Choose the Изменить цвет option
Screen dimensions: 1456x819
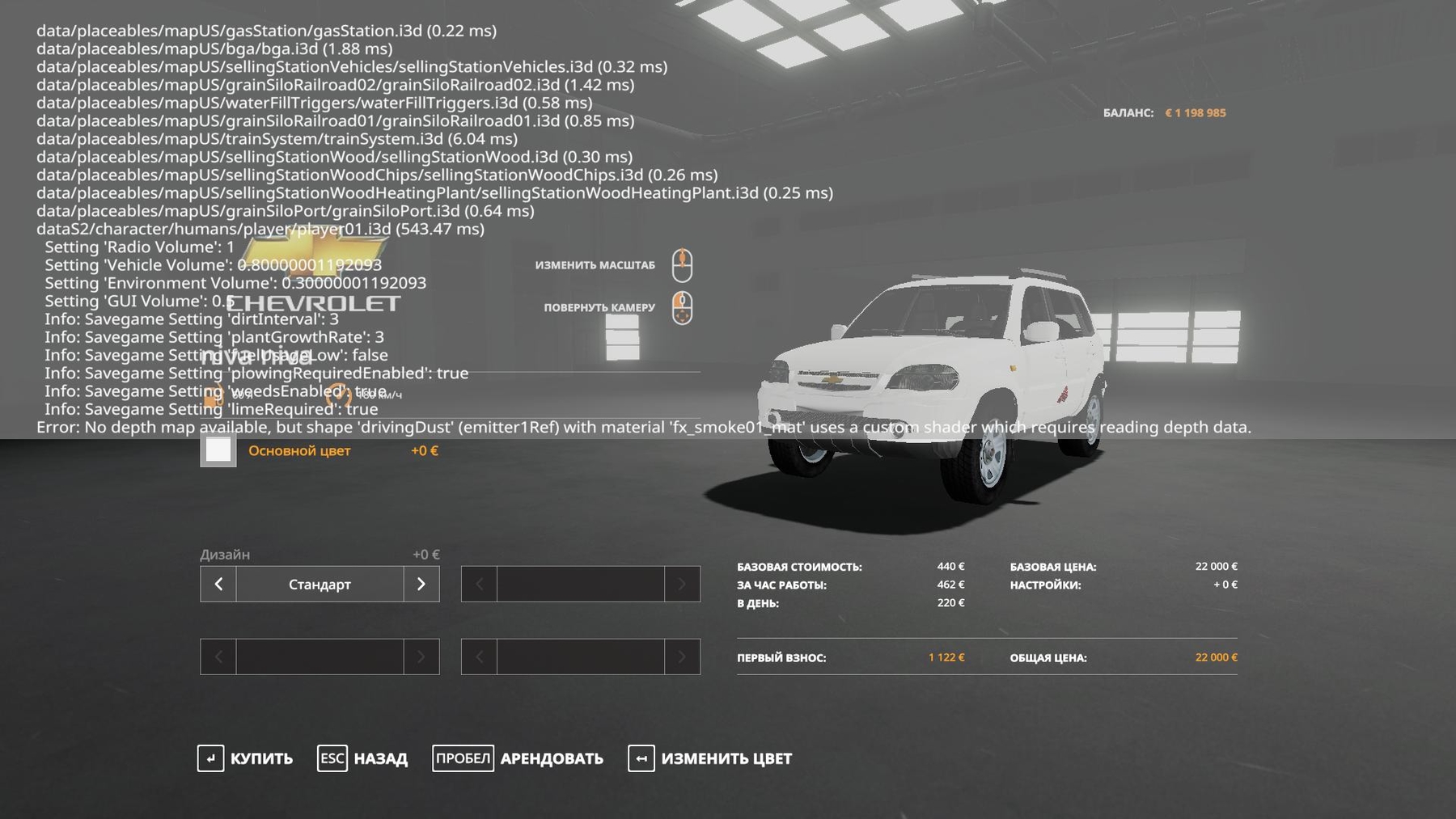[x=710, y=758]
